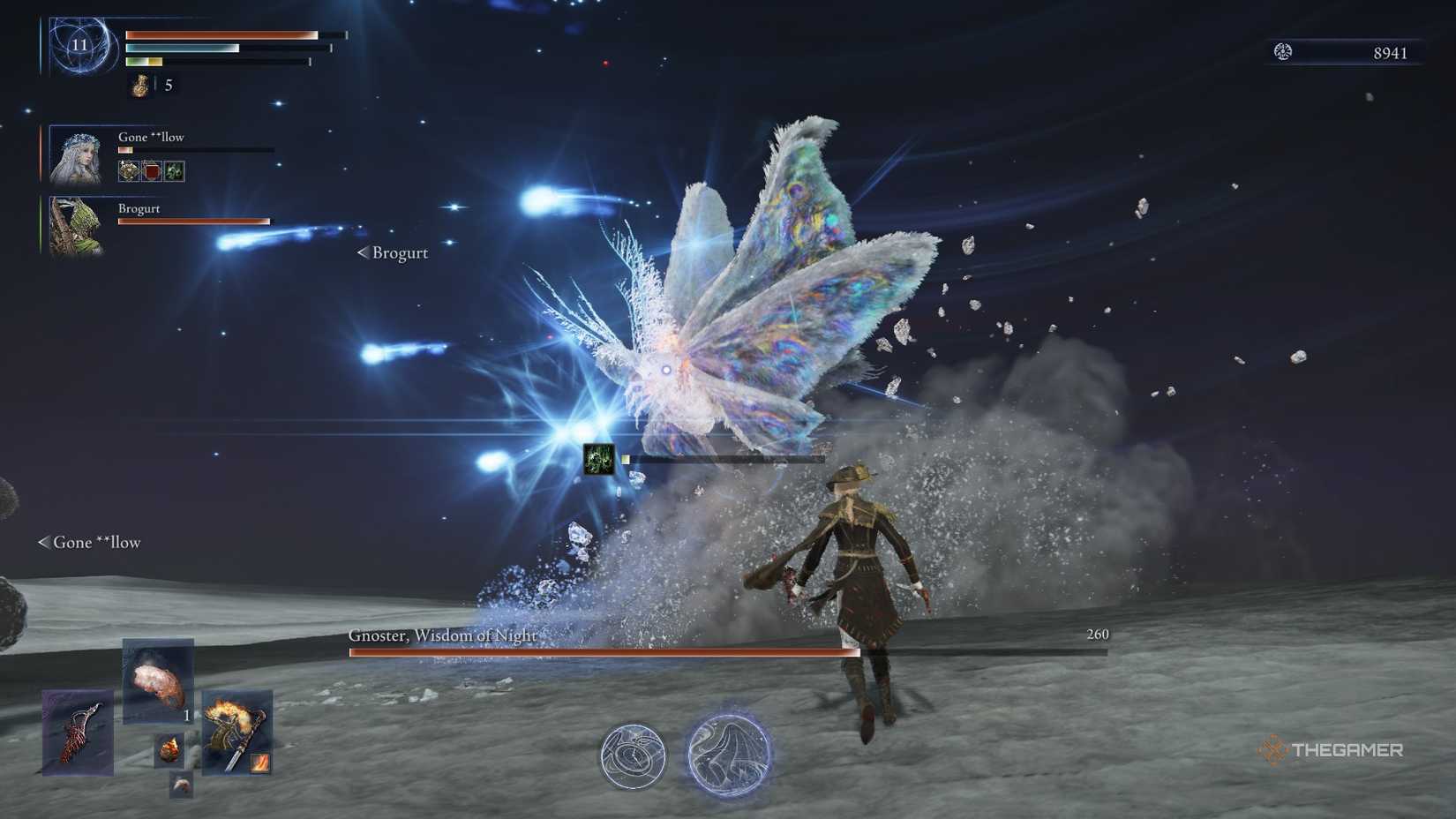Select the crimson flask icon
The height and width of the screenshot is (819, 1456).
pyautogui.click(x=137, y=86)
